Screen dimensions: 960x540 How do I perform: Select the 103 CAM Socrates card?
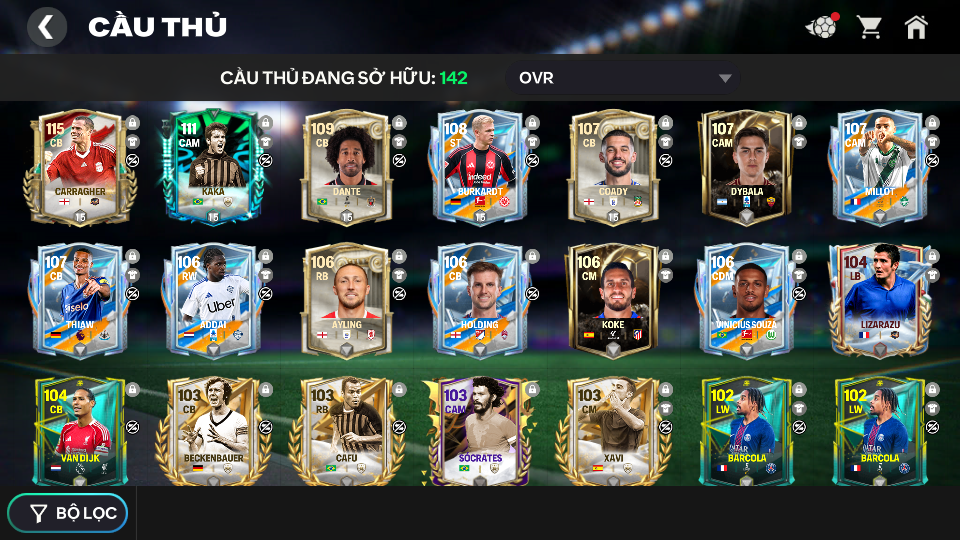478,430
